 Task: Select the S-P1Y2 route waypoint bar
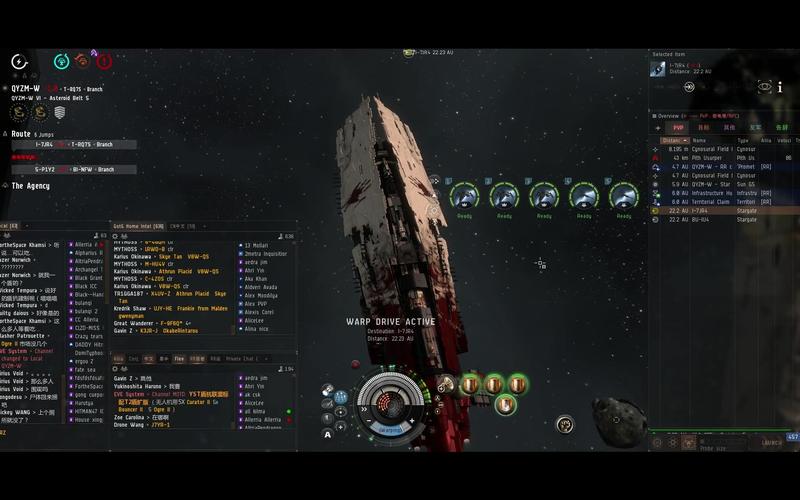[x=73, y=169]
